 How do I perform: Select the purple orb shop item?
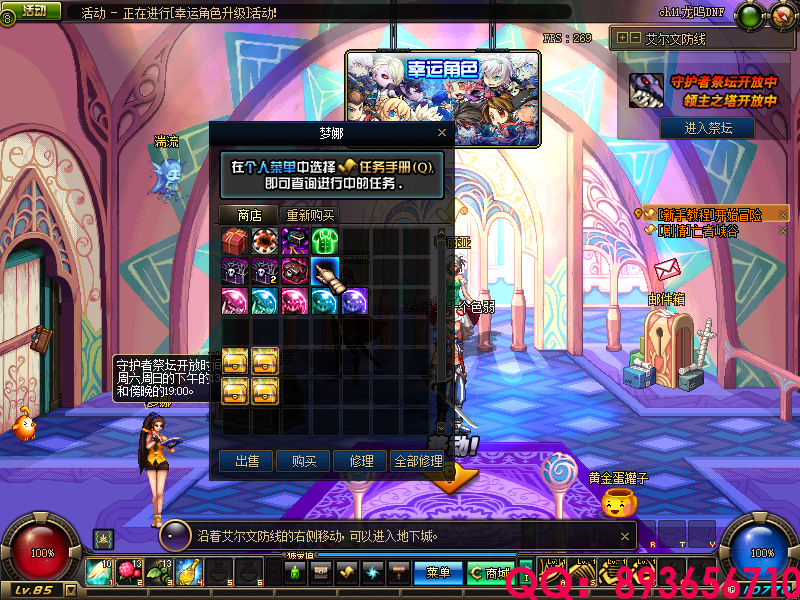click(355, 300)
